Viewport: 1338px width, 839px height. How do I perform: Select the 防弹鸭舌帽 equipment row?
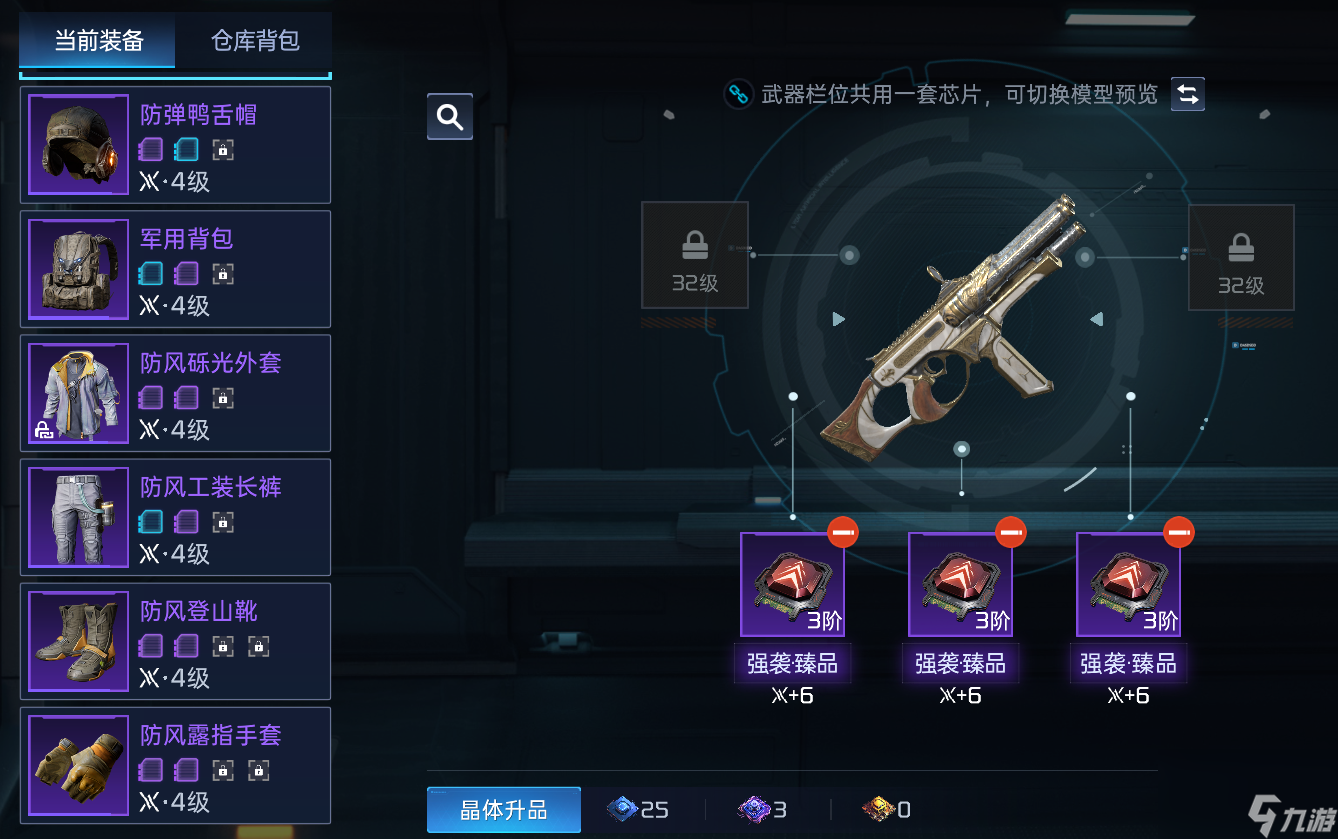tap(175, 145)
